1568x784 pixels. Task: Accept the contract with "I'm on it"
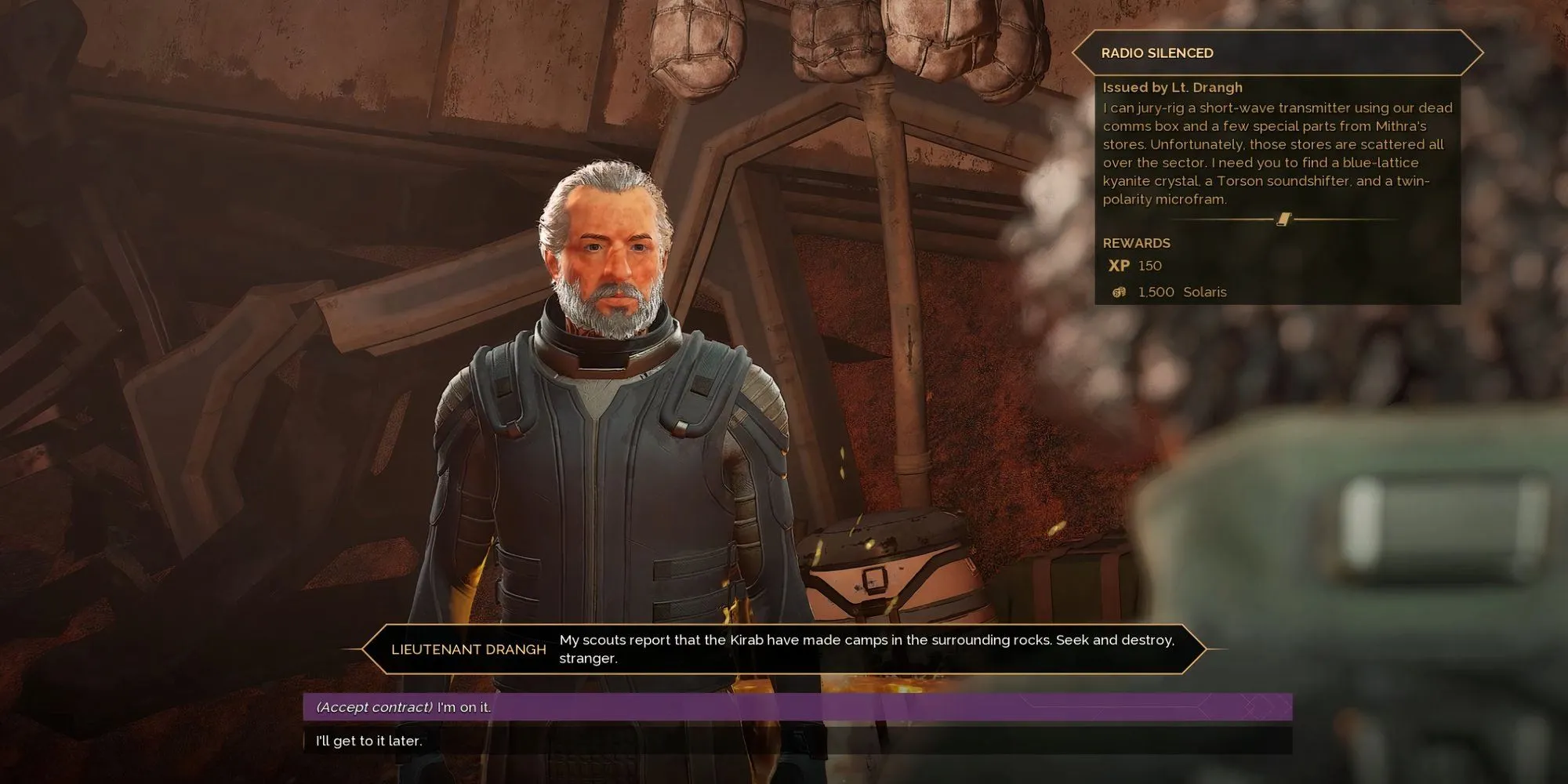tap(797, 706)
